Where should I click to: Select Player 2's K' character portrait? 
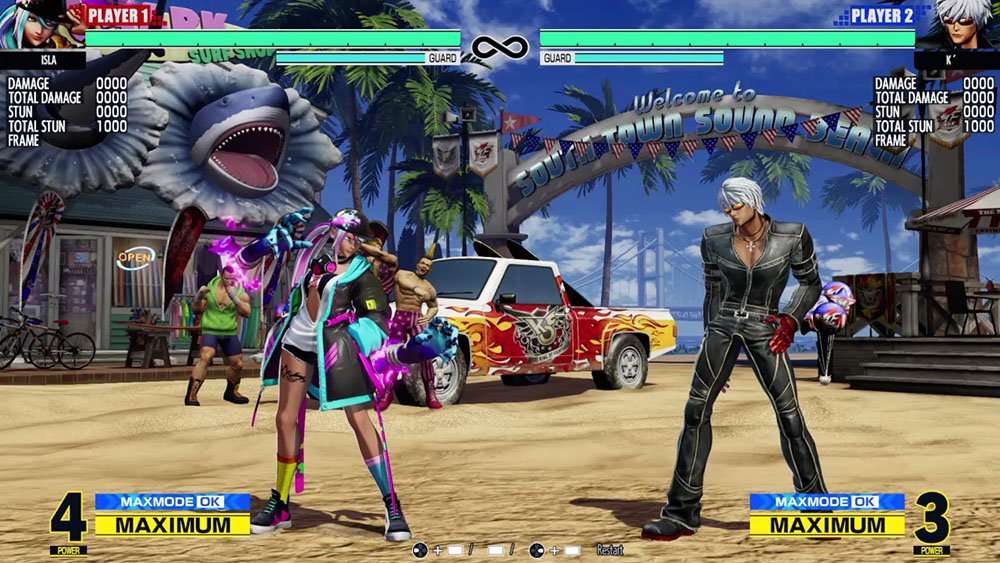[x=961, y=25]
